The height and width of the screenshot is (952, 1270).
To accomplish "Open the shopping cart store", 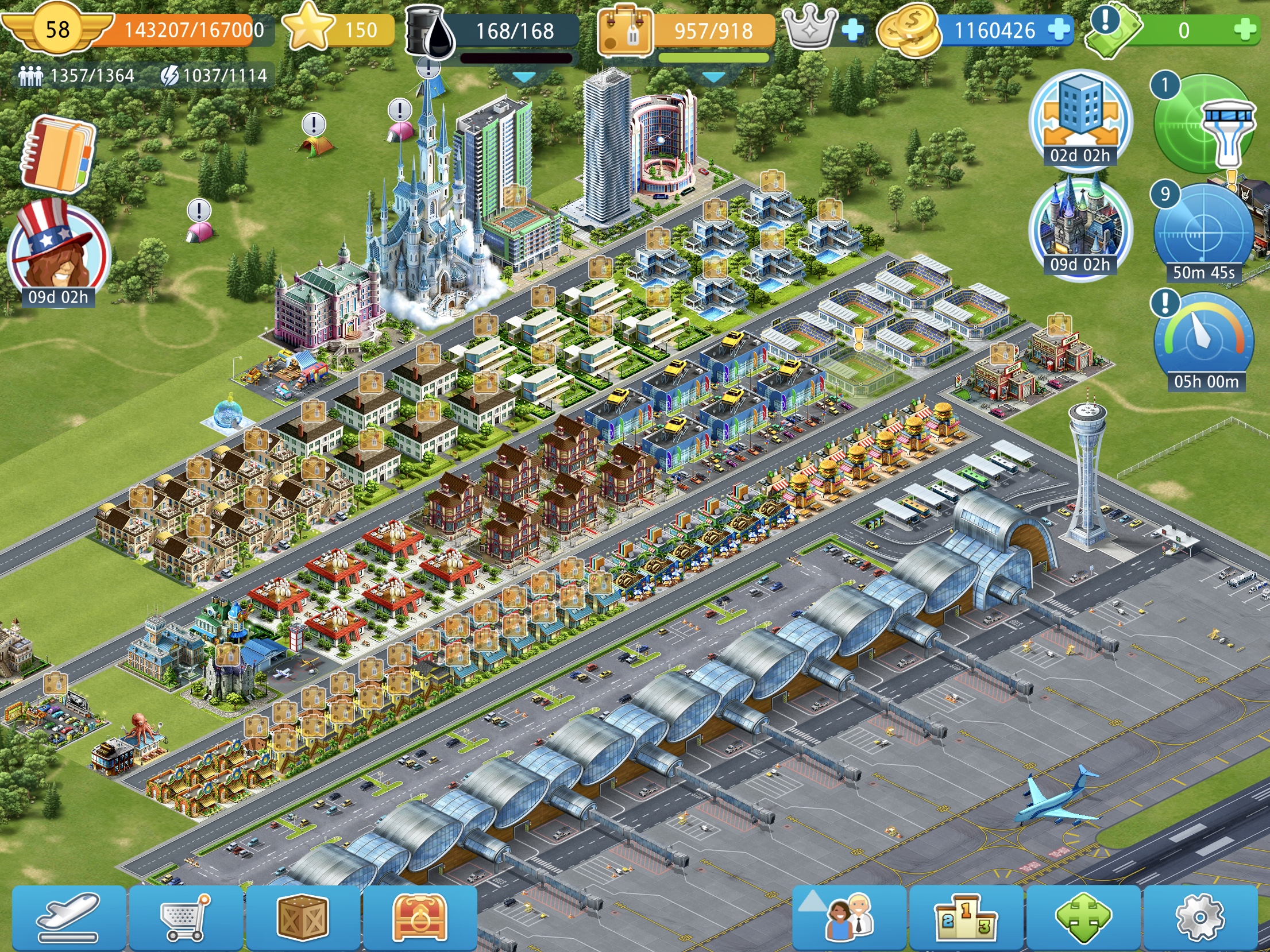I will click(x=186, y=917).
